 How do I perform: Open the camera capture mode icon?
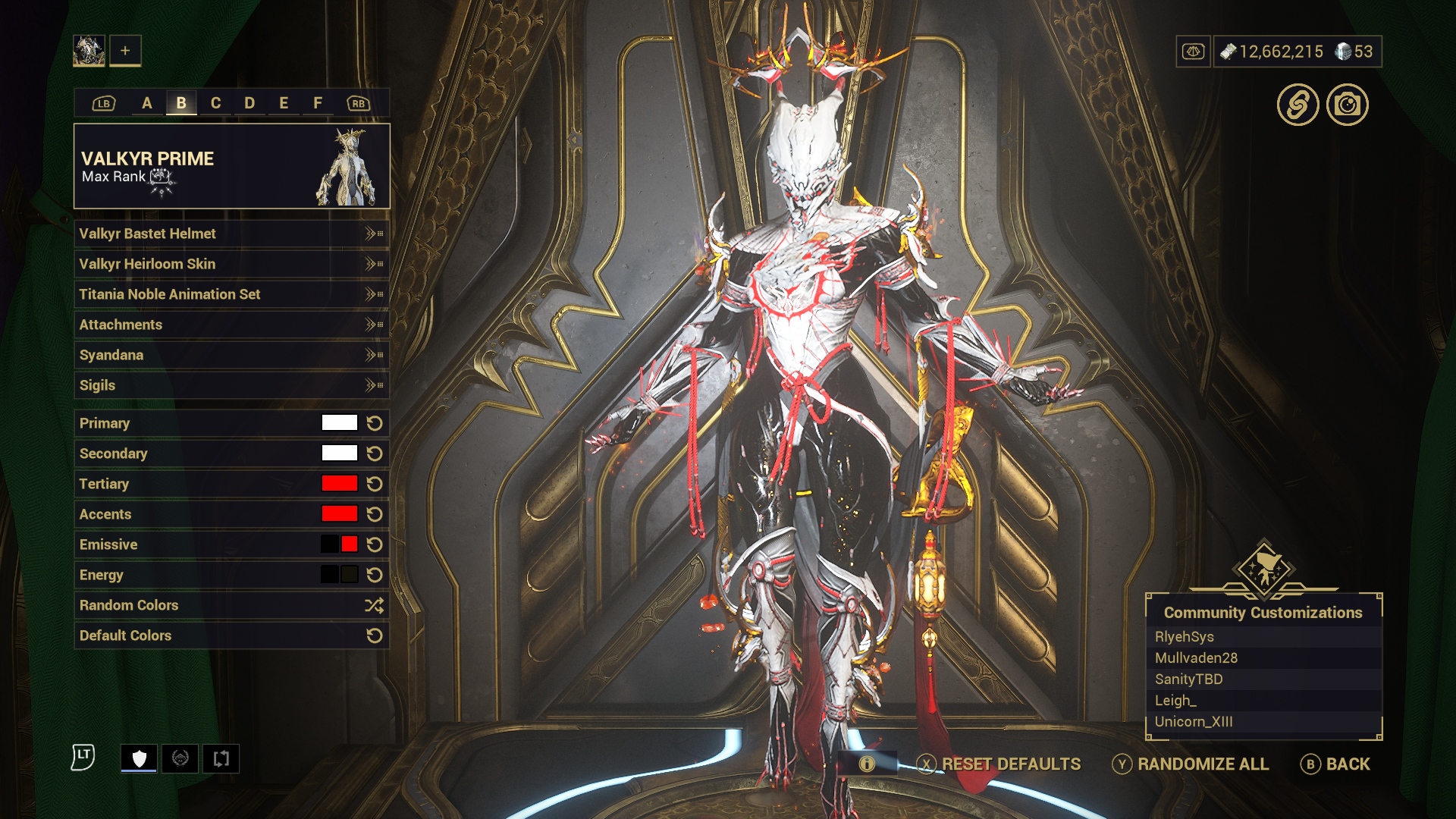(1347, 105)
